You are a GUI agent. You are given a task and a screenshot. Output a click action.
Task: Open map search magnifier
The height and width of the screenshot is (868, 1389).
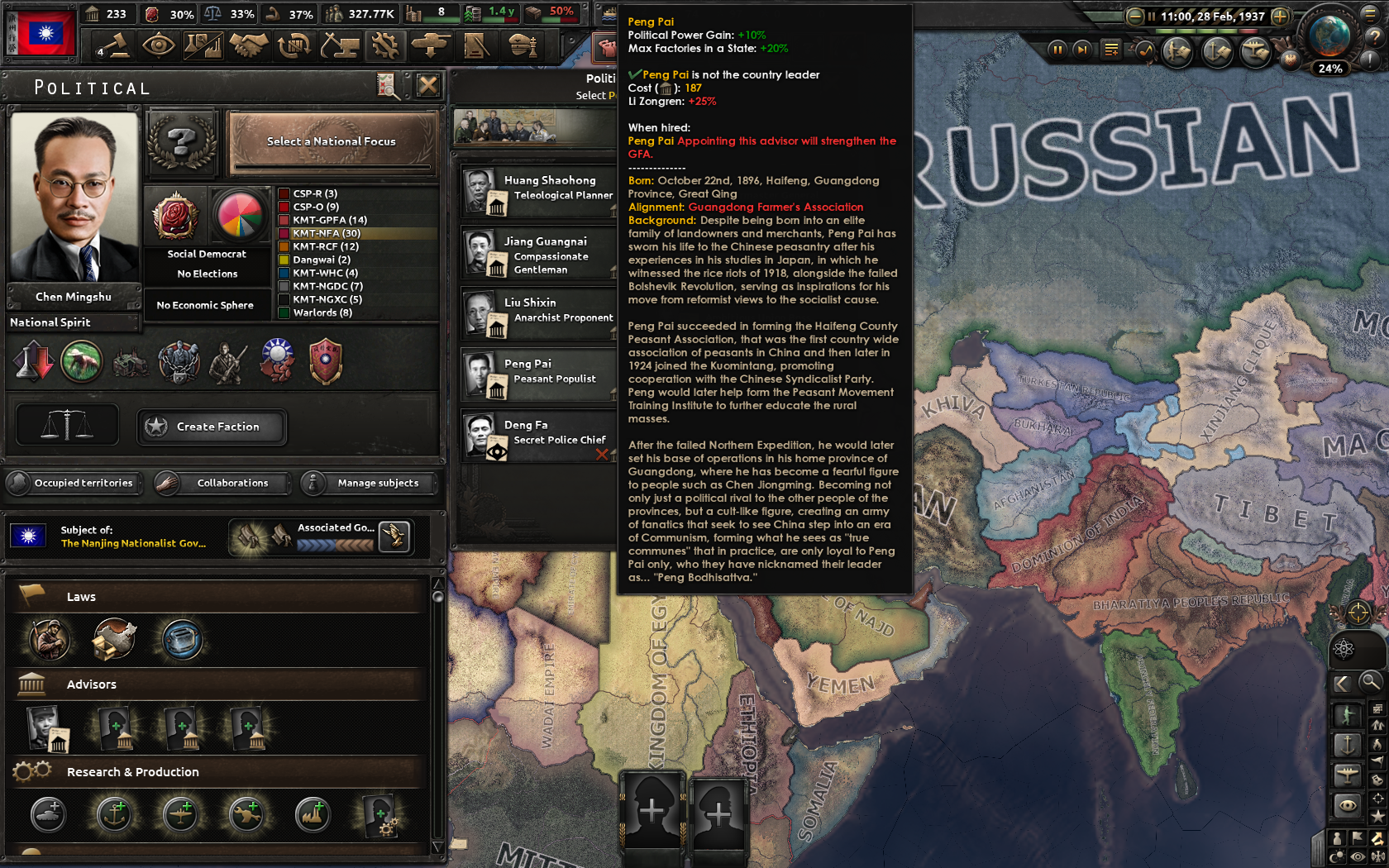pos(1370,682)
